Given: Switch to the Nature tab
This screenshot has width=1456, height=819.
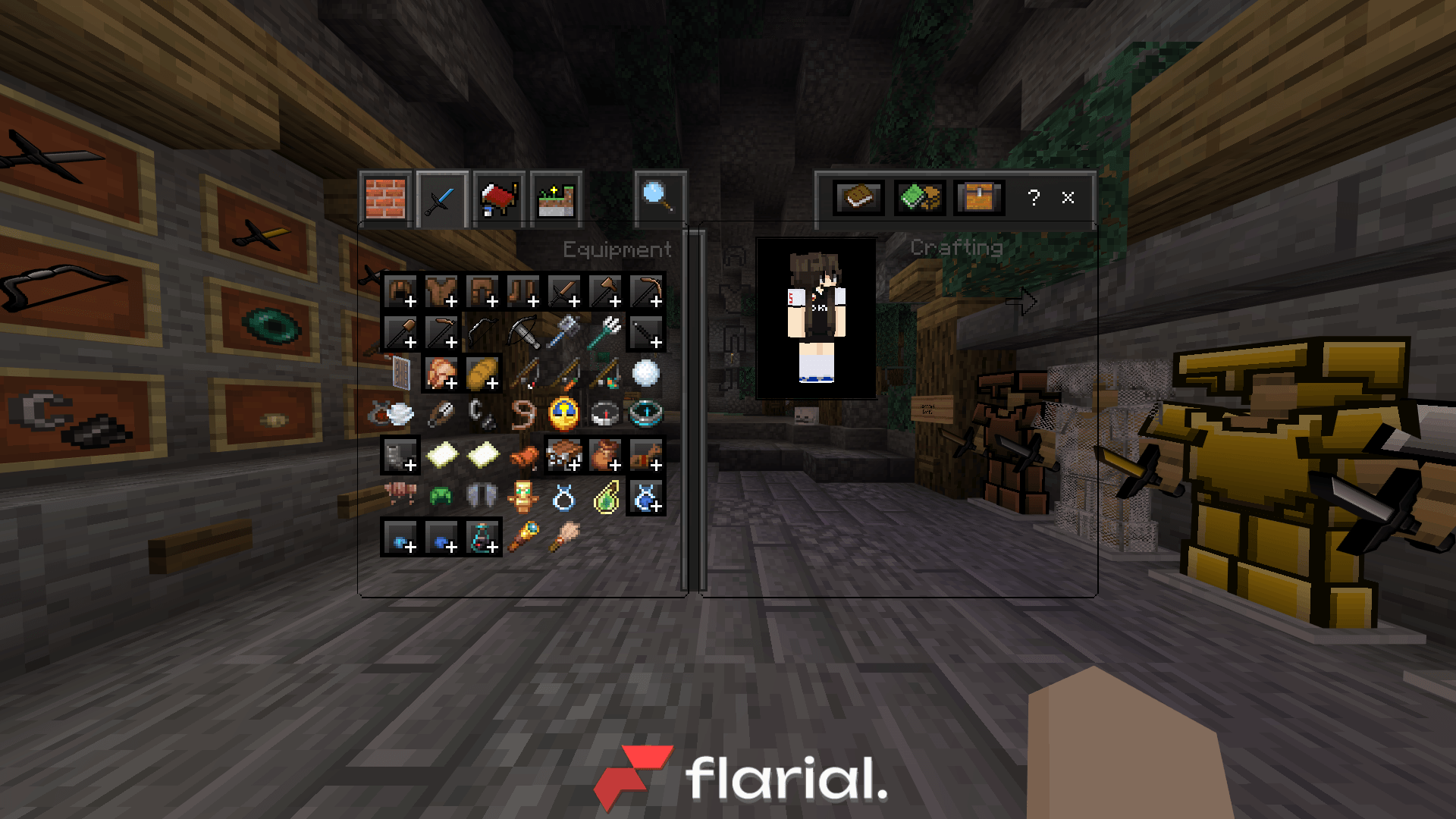Looking at the screenshot, I should [x=555, y=197].
